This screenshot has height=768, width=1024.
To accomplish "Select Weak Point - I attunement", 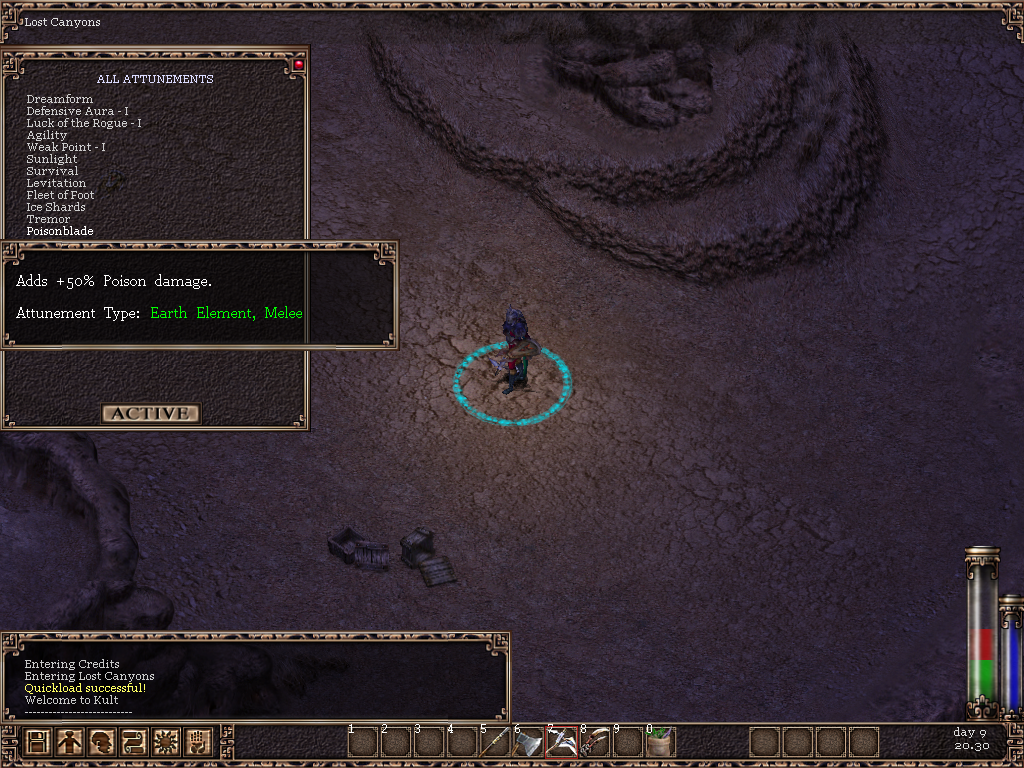I will [66, 147].
